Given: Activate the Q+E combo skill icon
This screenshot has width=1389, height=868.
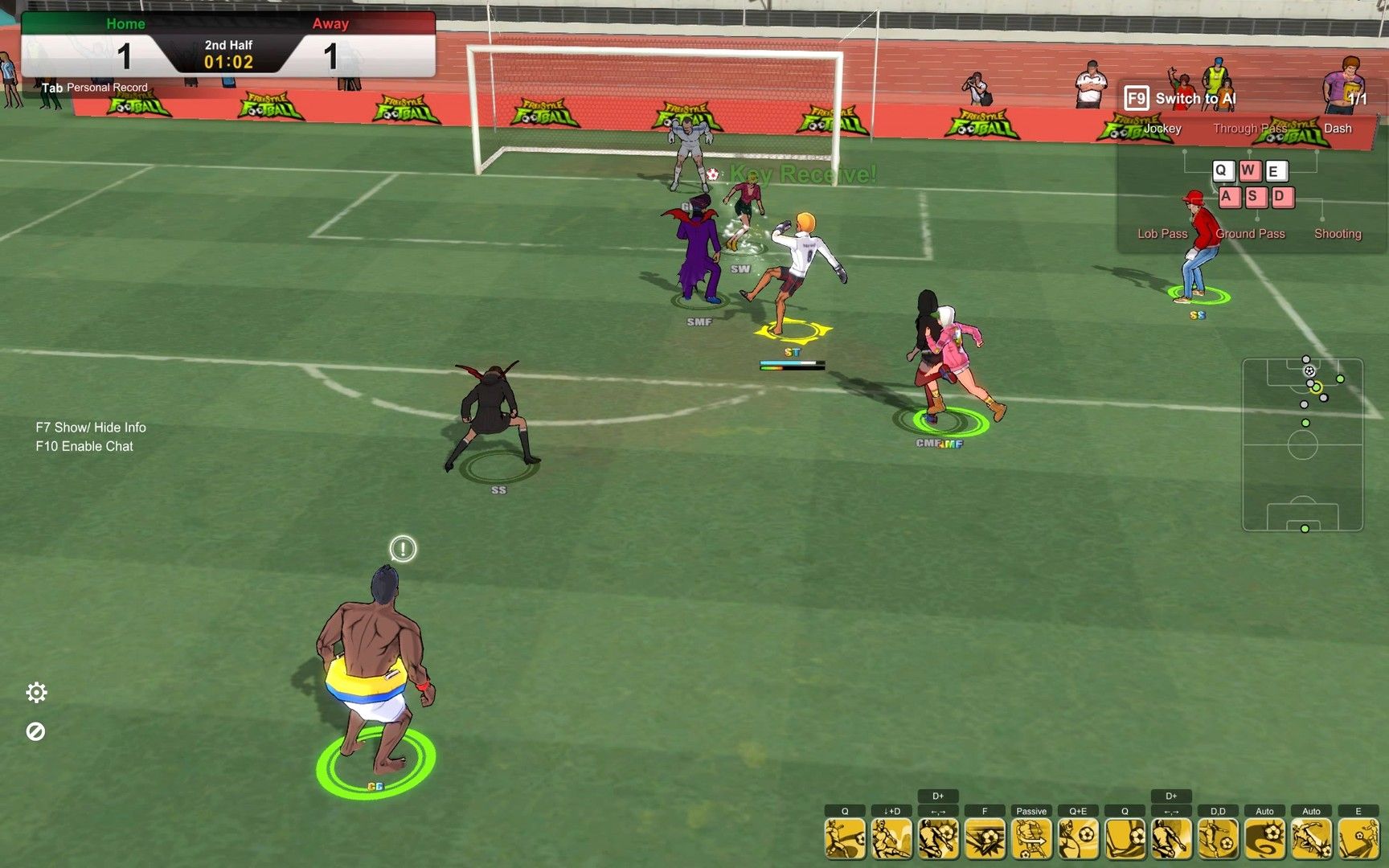Looking at the screenshot, I should [x=1077, y=838].
